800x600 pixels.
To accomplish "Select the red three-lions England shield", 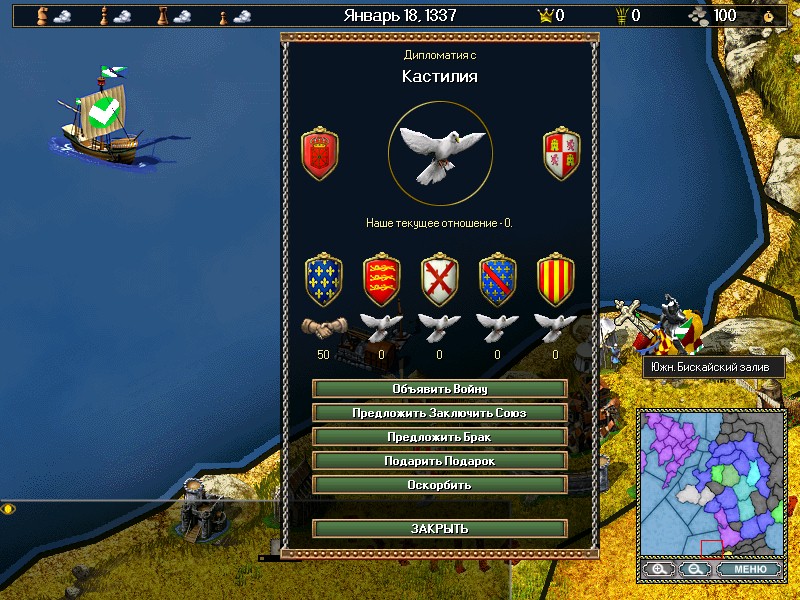I will click(381, 282).
